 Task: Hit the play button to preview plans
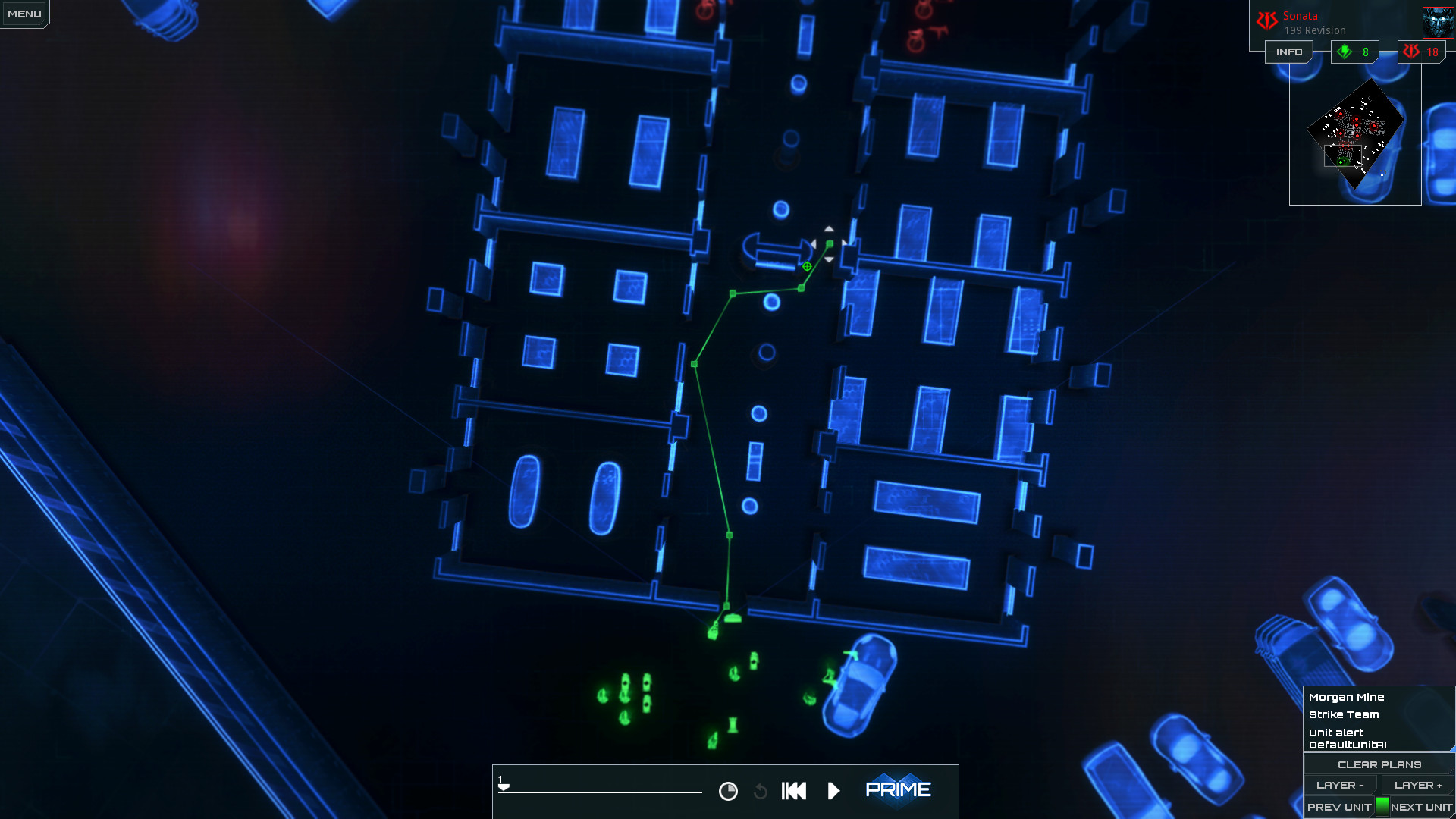click(833, 791)
